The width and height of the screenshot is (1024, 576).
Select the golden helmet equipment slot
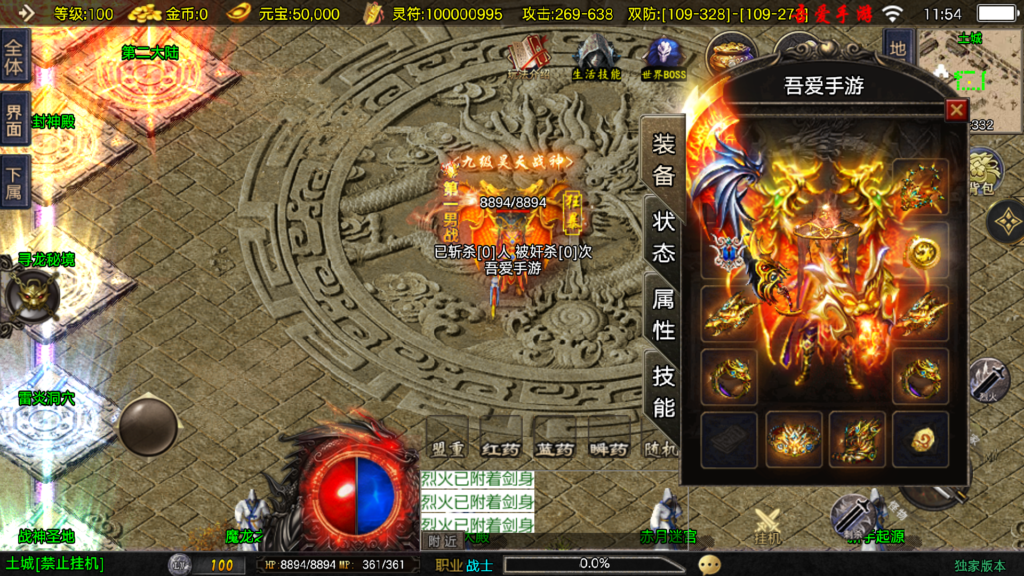tap(794, 438)
